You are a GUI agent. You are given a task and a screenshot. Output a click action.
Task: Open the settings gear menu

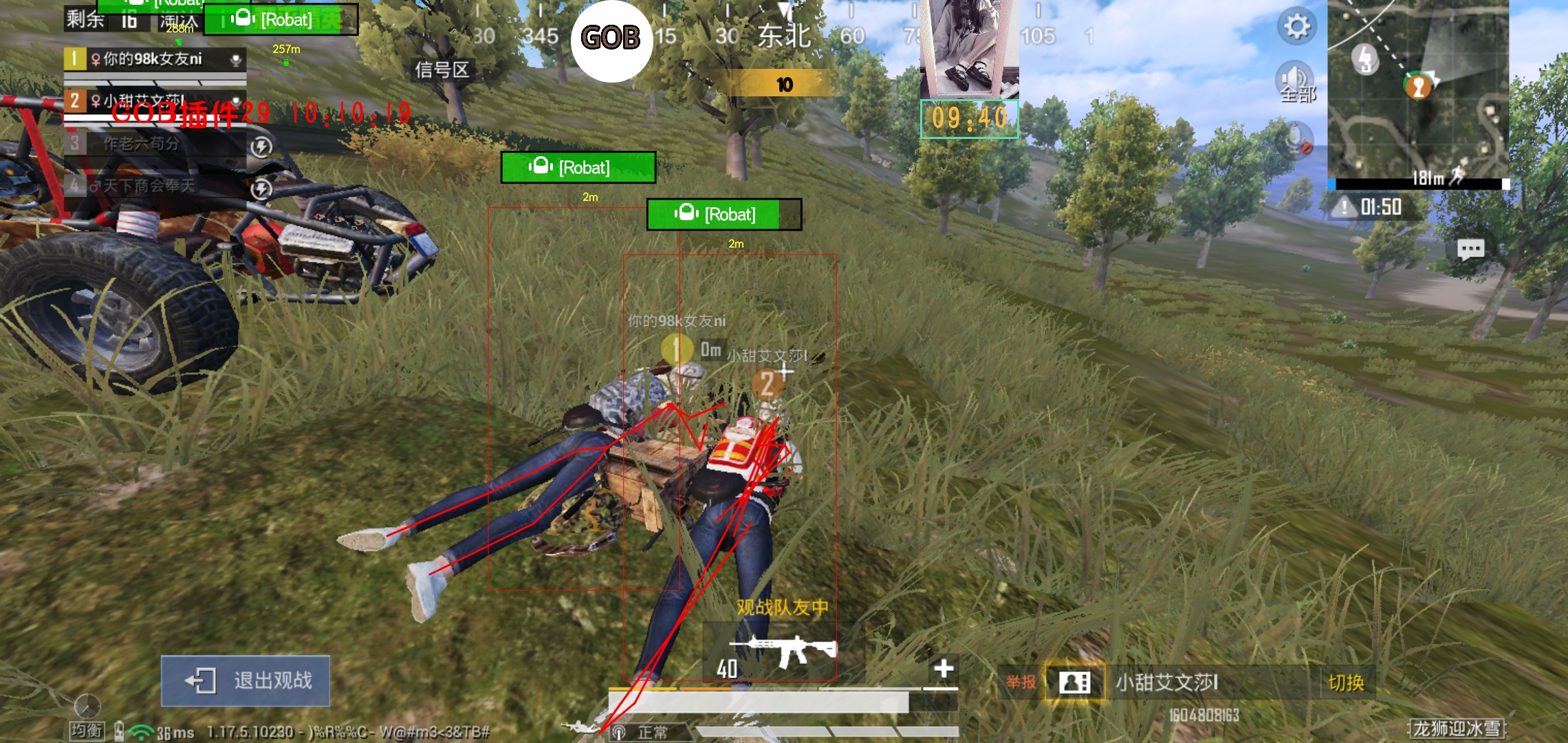click(x=1297, y=27)
